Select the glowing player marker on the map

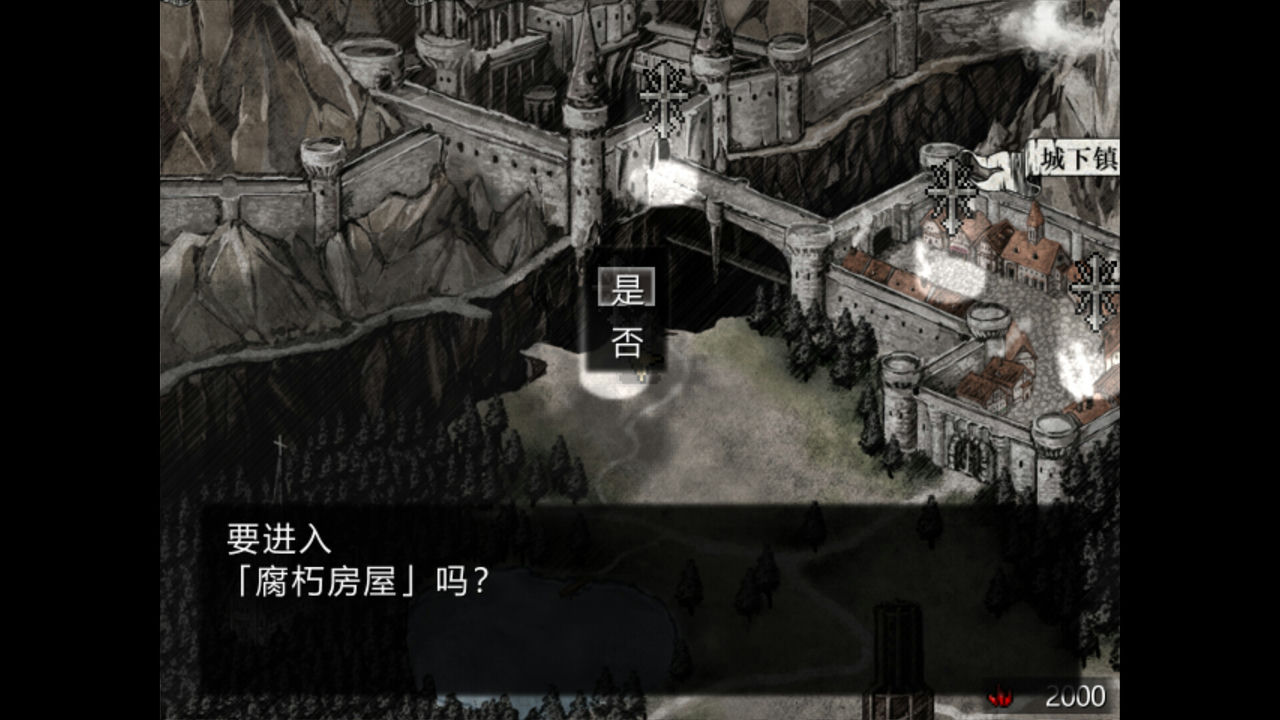coord(638,375)
